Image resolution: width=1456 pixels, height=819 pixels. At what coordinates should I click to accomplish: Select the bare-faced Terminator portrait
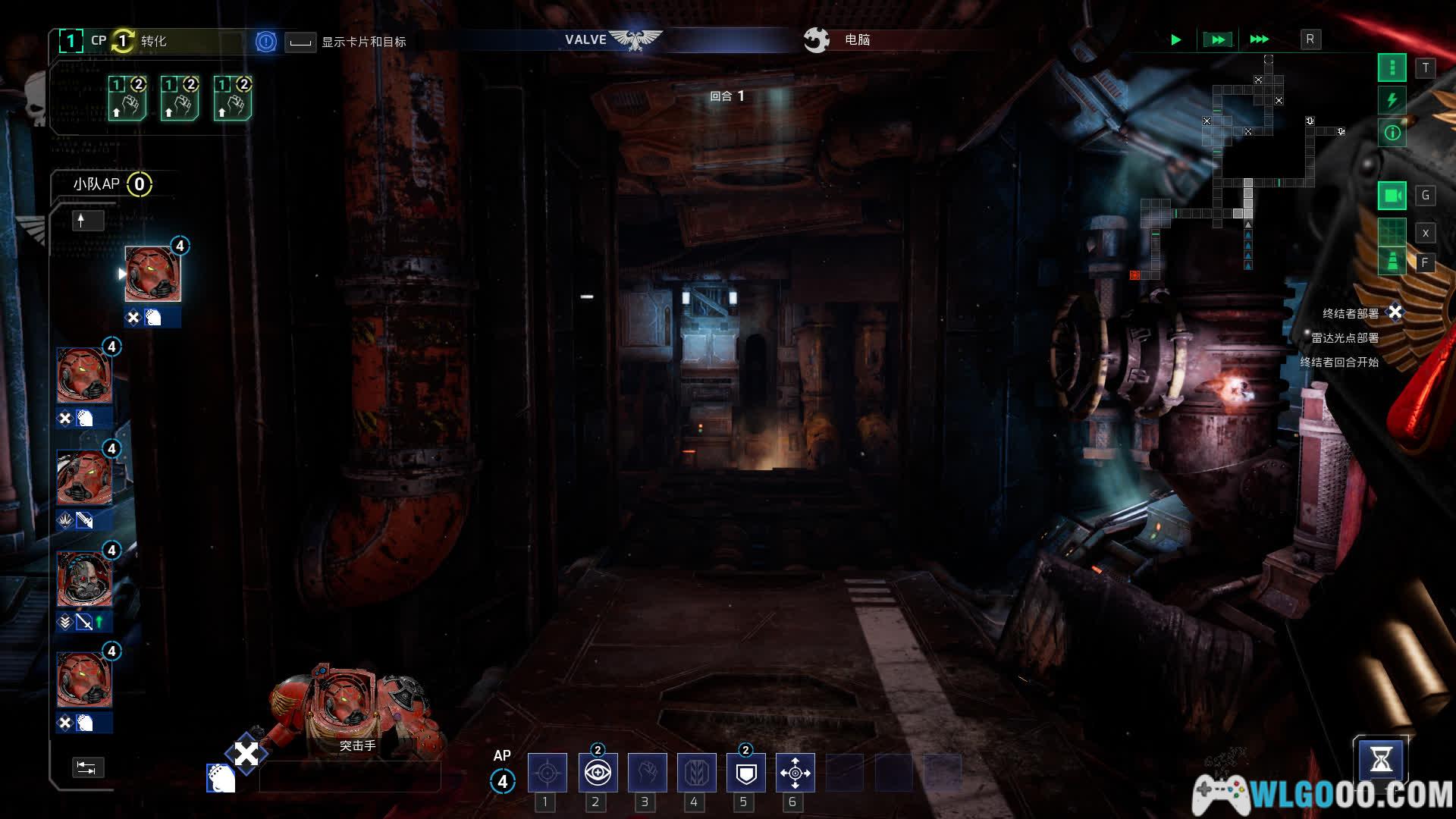click(x=84, y=579)
